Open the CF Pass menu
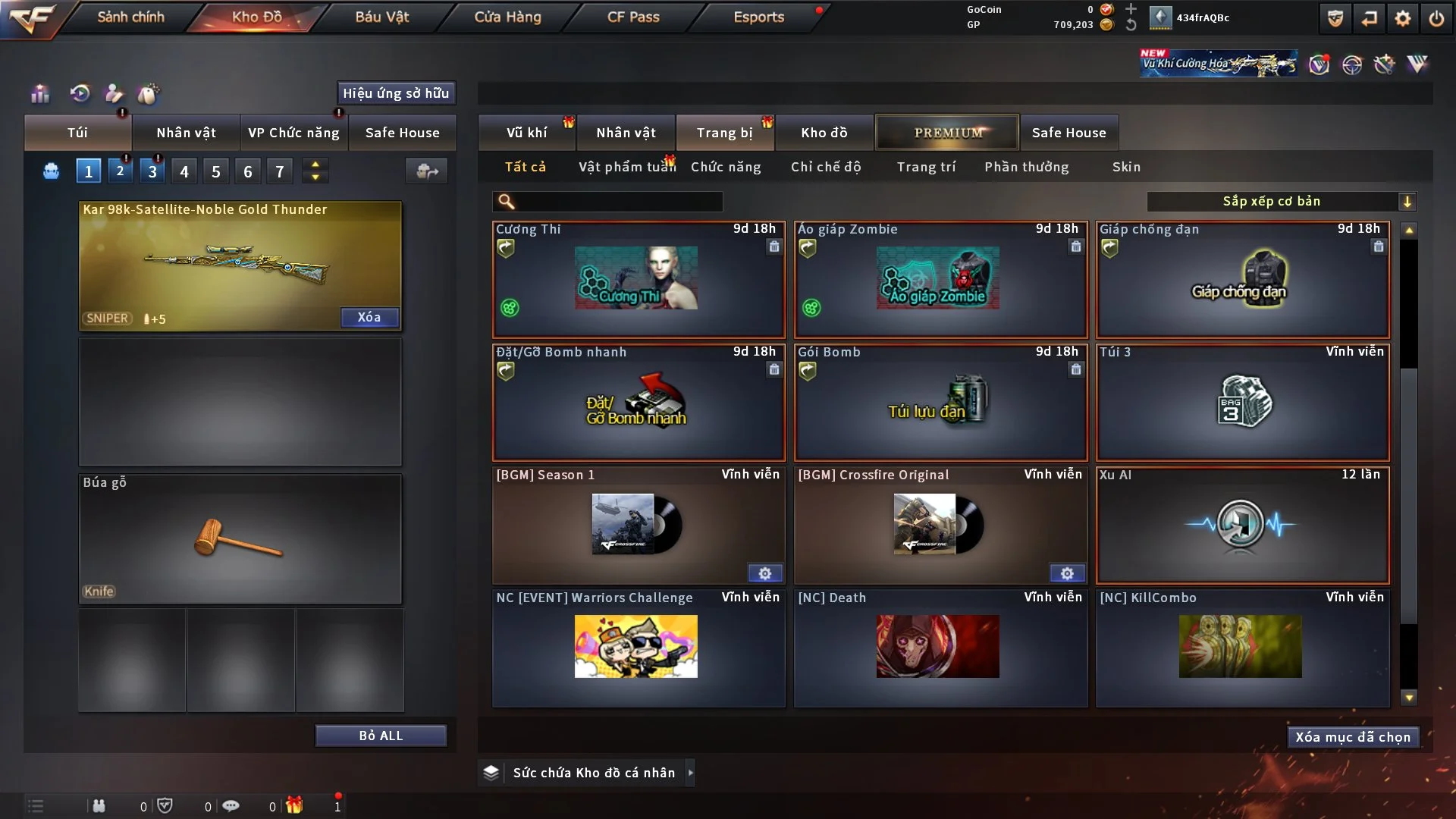Viewport: 1456px width, 819px height. click(x=633, y=17)
